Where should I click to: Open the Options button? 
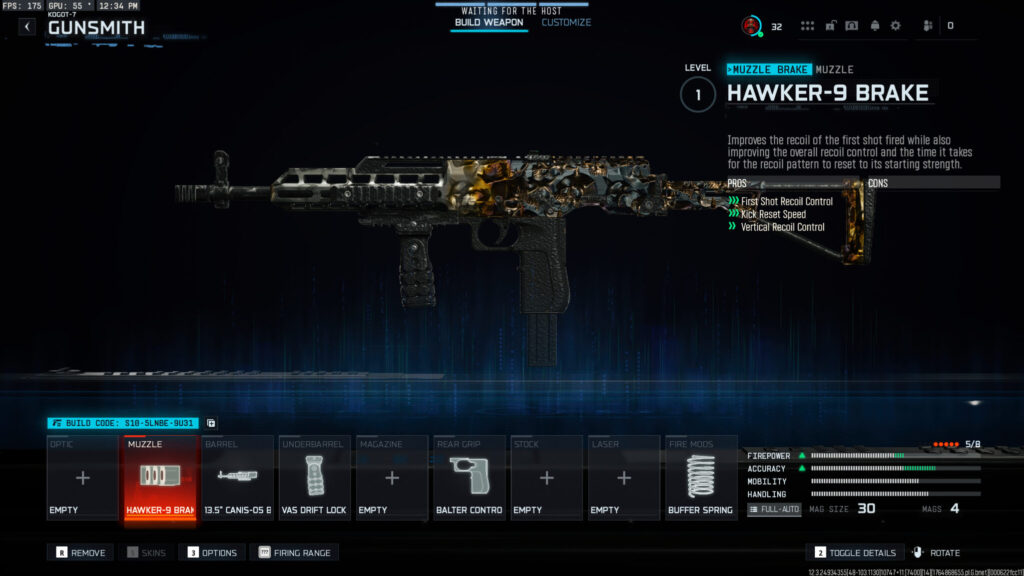[211, 552]
